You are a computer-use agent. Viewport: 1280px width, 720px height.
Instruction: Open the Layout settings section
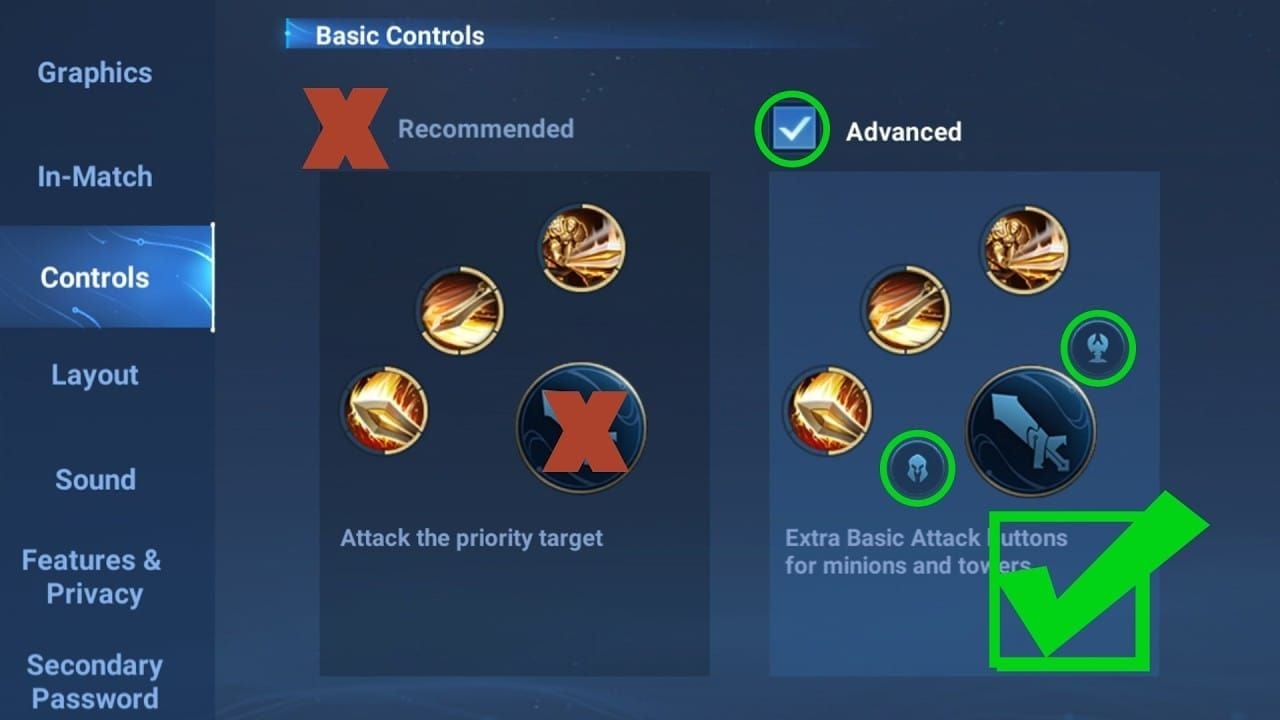(94, 376)
